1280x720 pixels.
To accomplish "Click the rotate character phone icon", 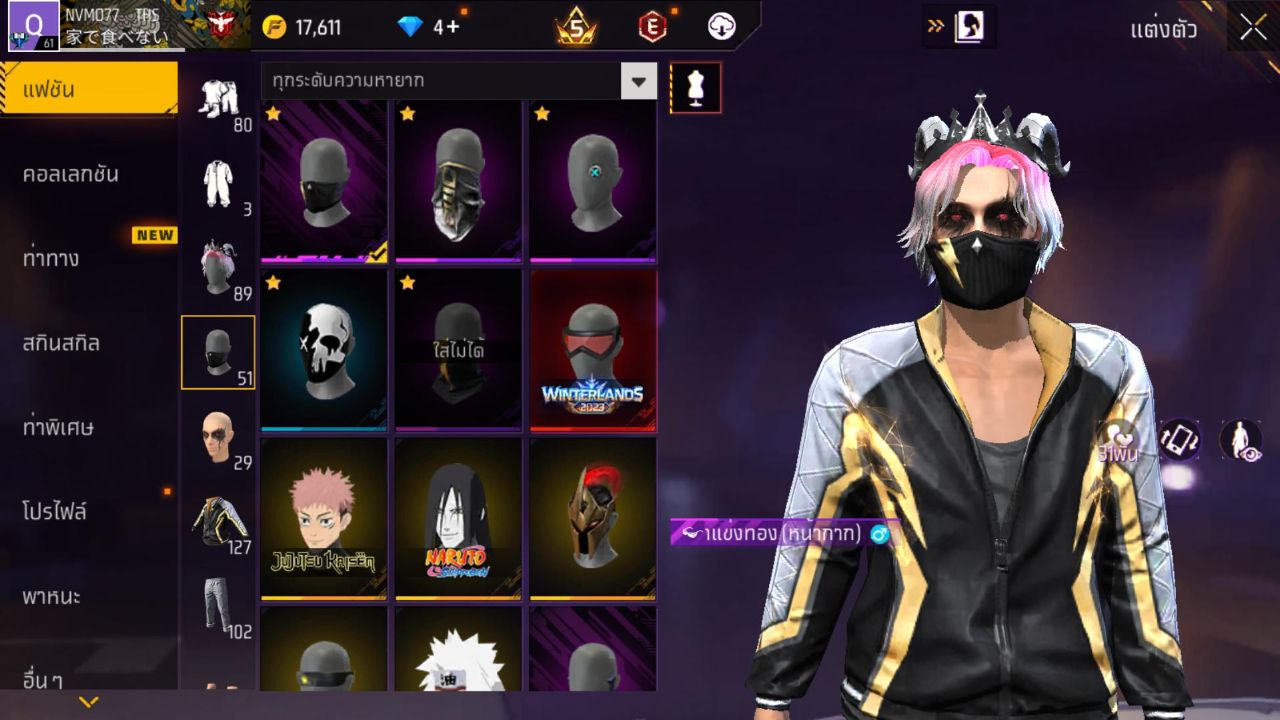I will coord(1180,438).
